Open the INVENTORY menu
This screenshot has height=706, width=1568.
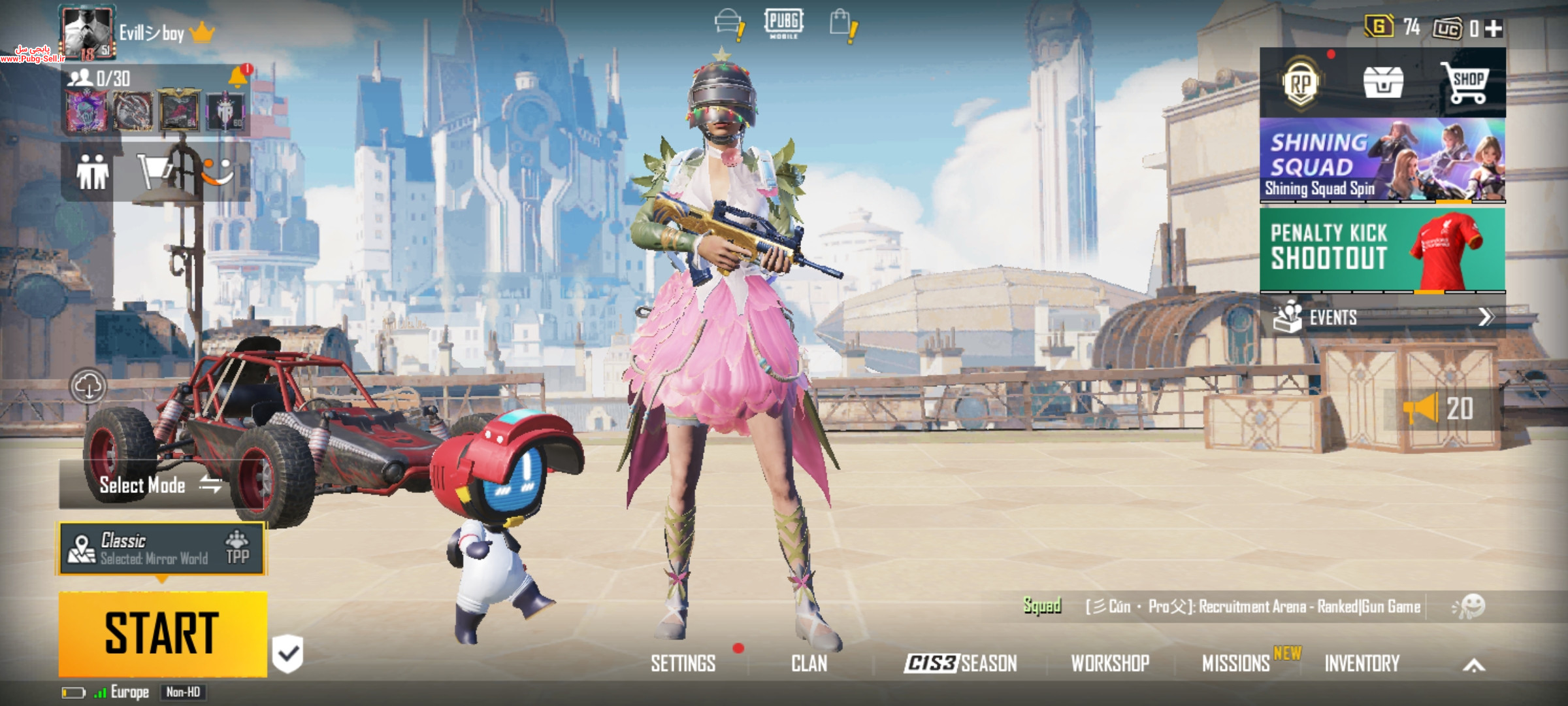pyautogui.click(x=1362, y=664)
